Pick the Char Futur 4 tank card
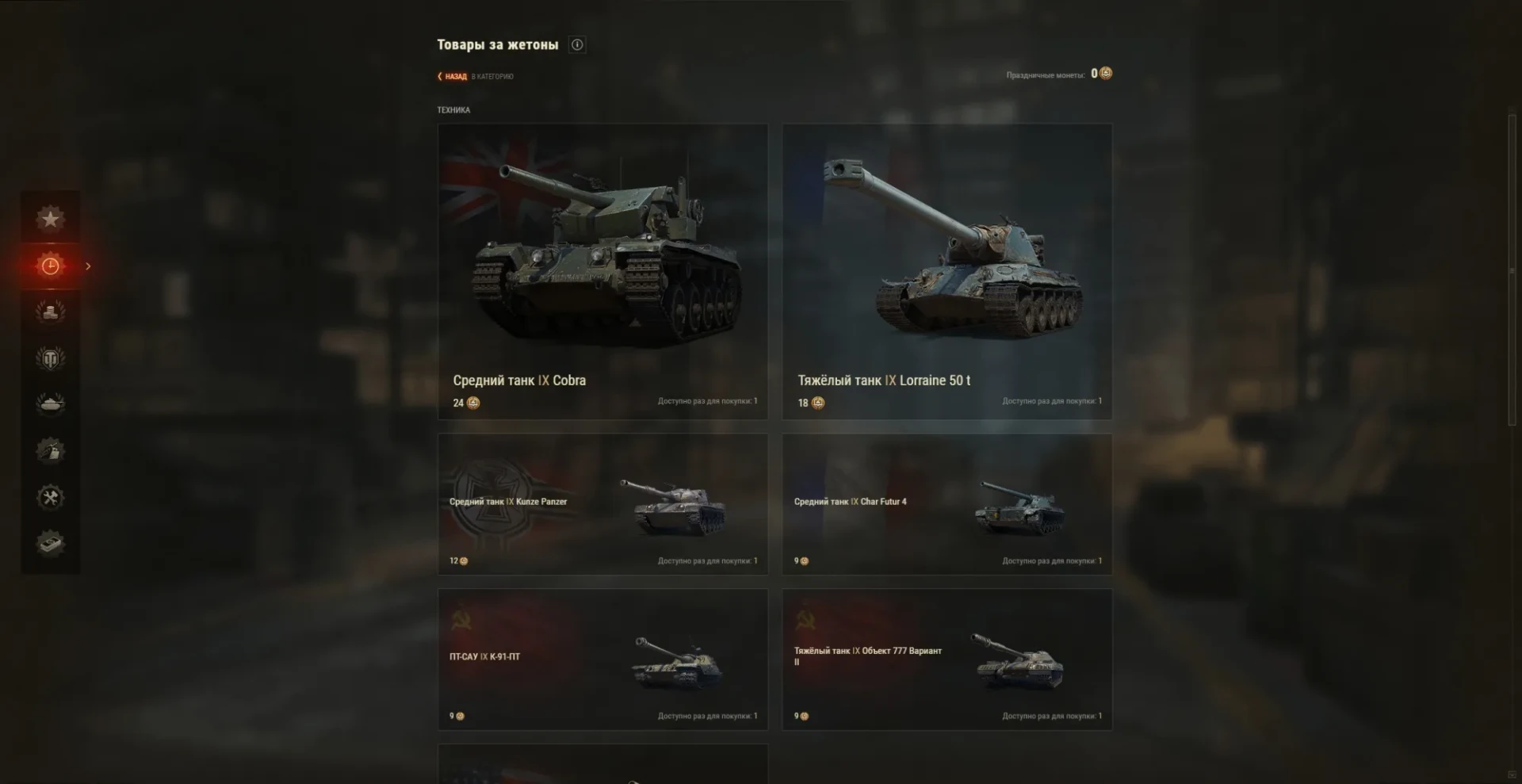1522x784 pixels. click(x=946, y=504)
